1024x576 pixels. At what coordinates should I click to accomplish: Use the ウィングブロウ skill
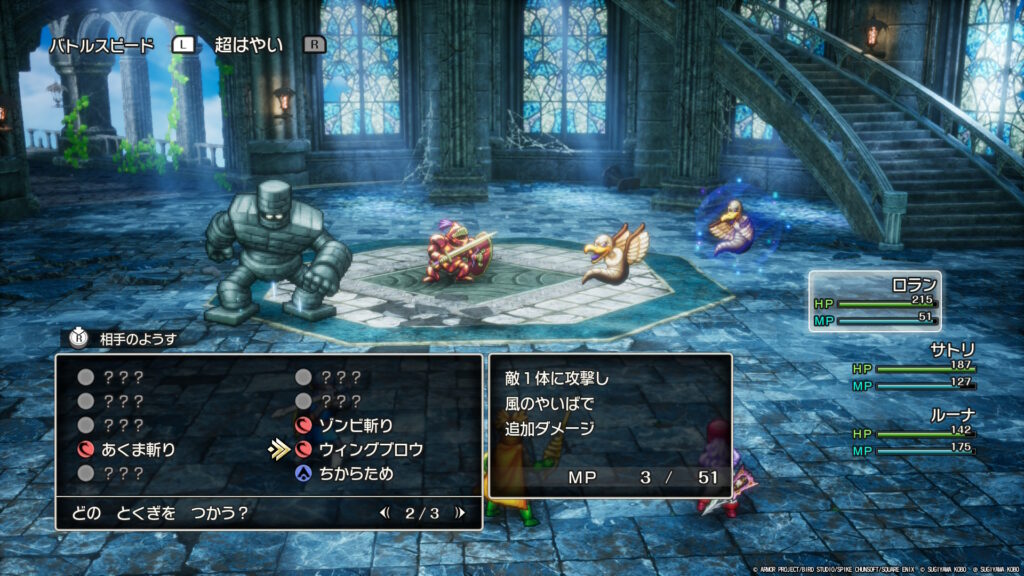370,450
